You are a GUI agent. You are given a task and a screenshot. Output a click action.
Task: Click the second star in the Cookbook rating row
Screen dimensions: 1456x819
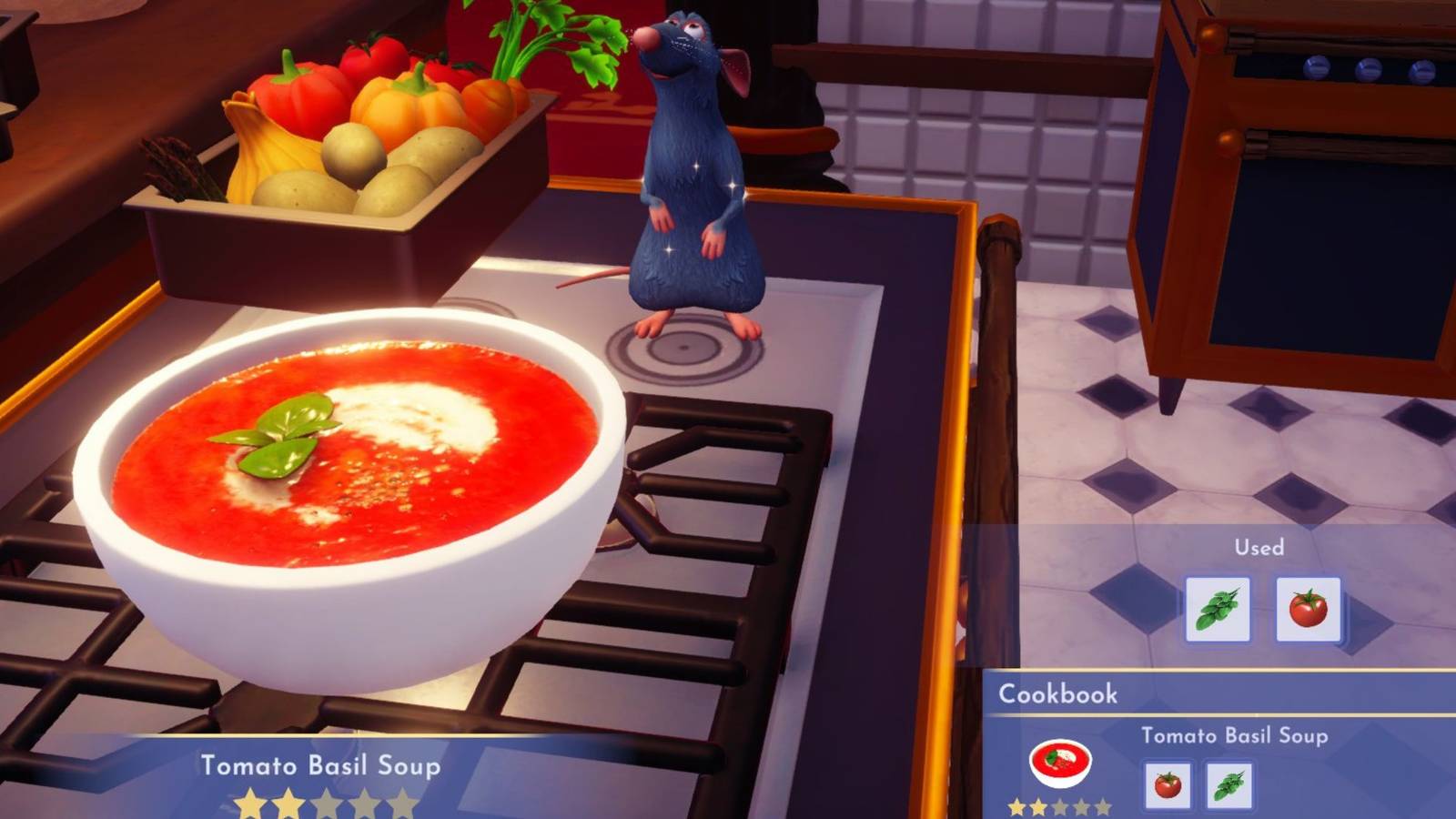[1036, 804]
